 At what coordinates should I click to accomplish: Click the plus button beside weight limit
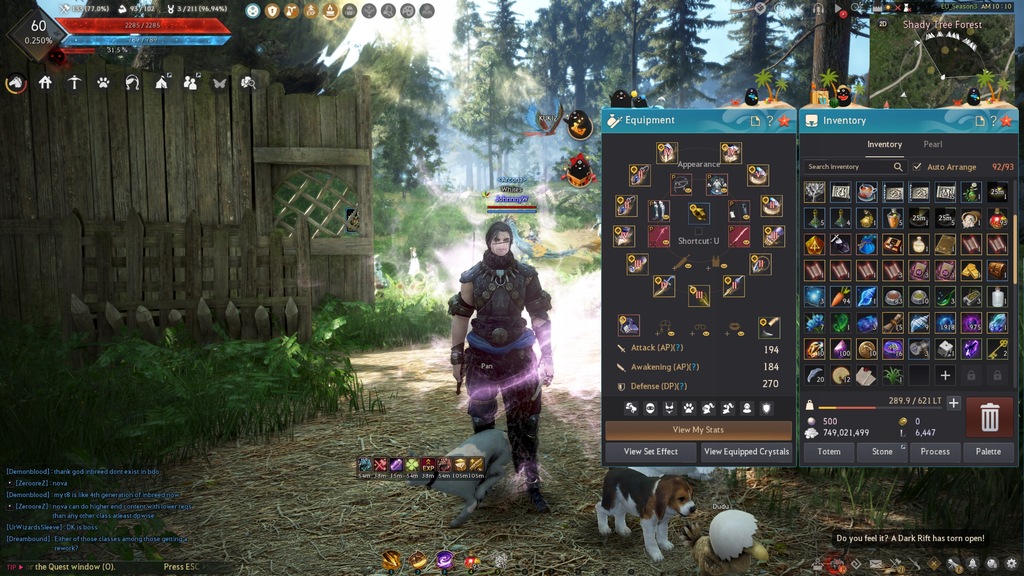click(954, 403)
